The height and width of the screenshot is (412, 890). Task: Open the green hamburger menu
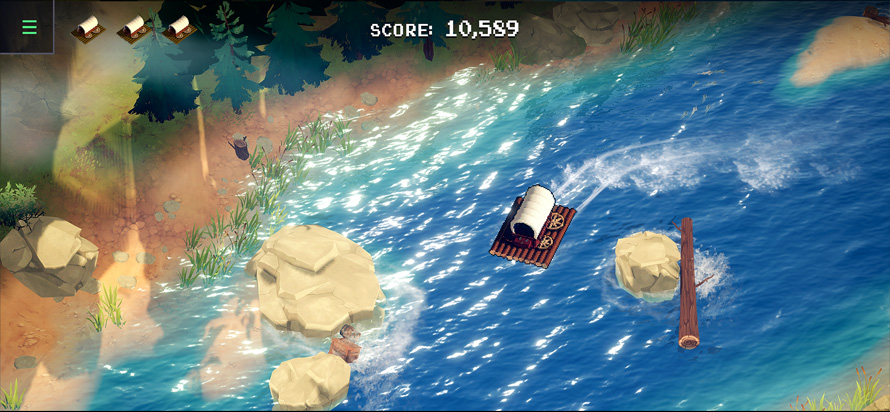pyautogui.click(x=29, y=27)
